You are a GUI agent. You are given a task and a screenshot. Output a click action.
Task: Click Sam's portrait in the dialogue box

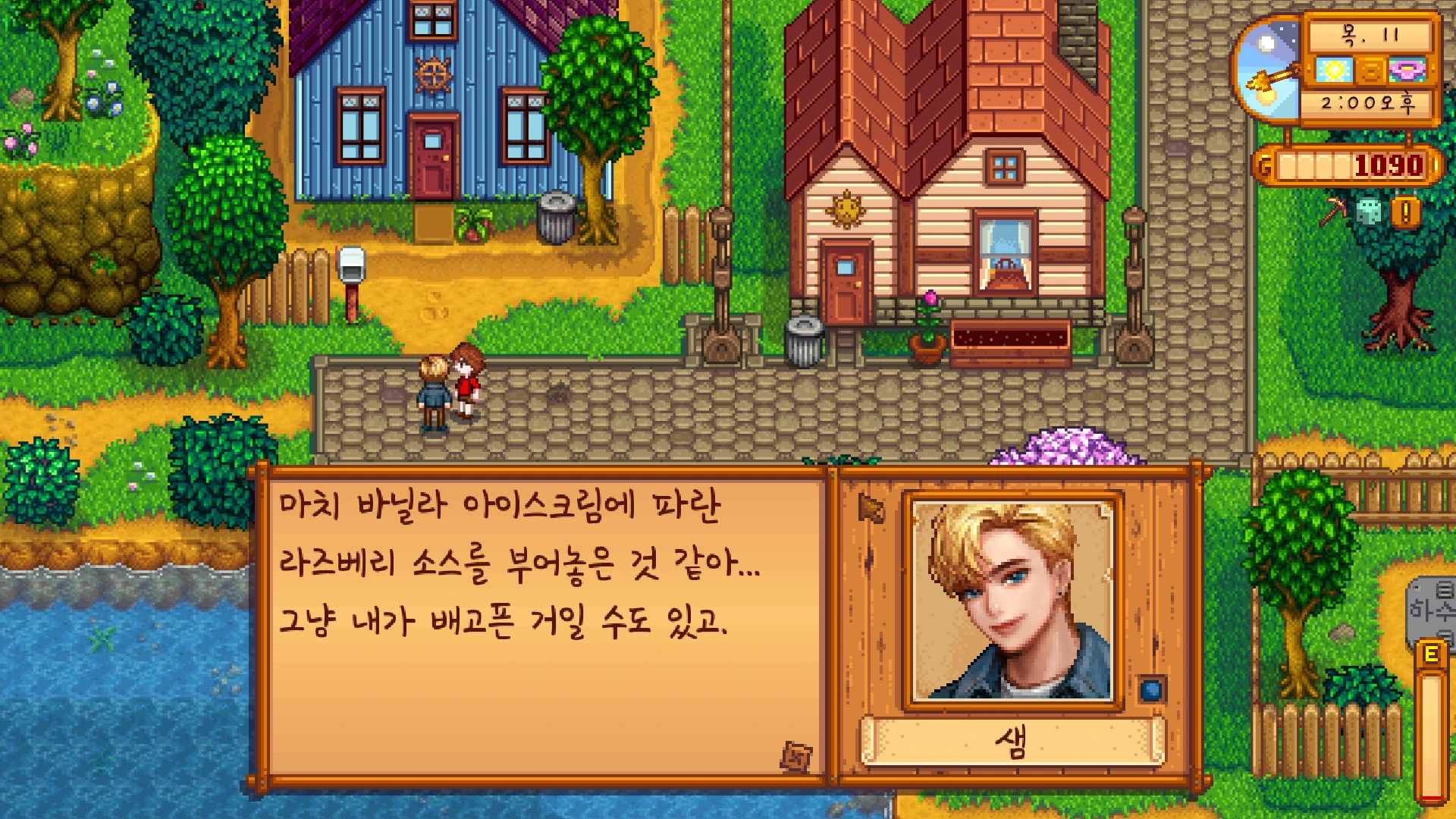point(1012,600)
